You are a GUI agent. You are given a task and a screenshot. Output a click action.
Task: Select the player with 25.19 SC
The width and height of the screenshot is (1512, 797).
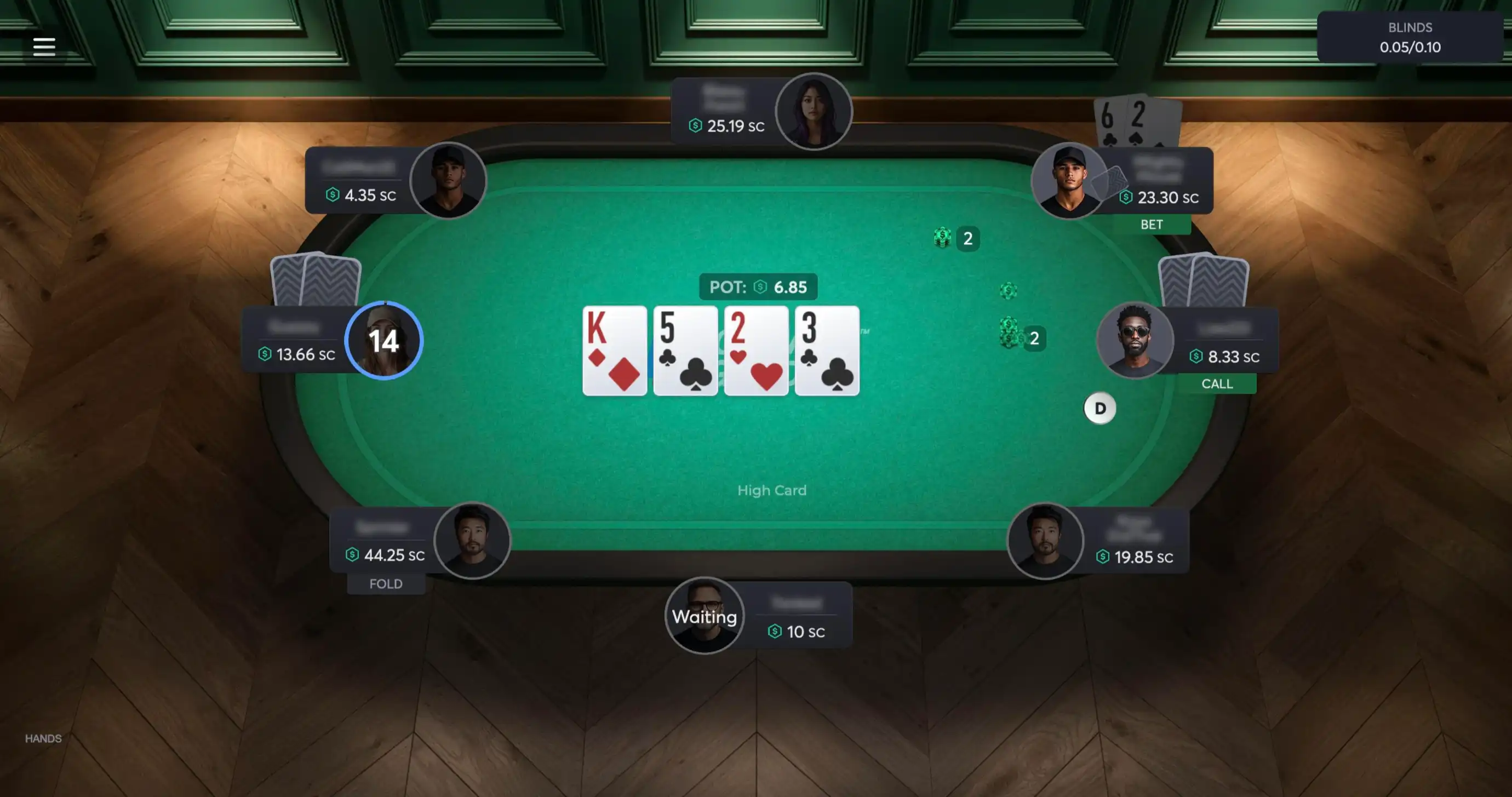click(x=813, y=112)
